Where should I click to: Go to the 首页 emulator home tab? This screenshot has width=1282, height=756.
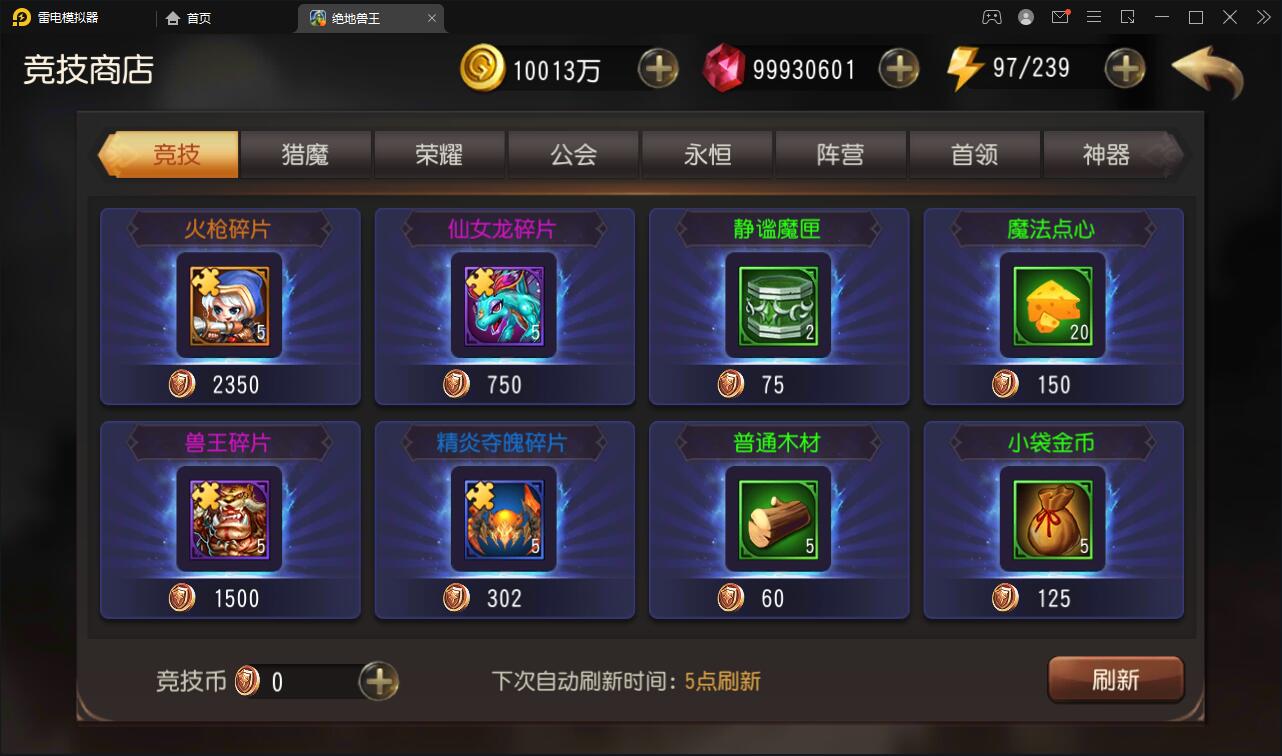tap(192, 17)
